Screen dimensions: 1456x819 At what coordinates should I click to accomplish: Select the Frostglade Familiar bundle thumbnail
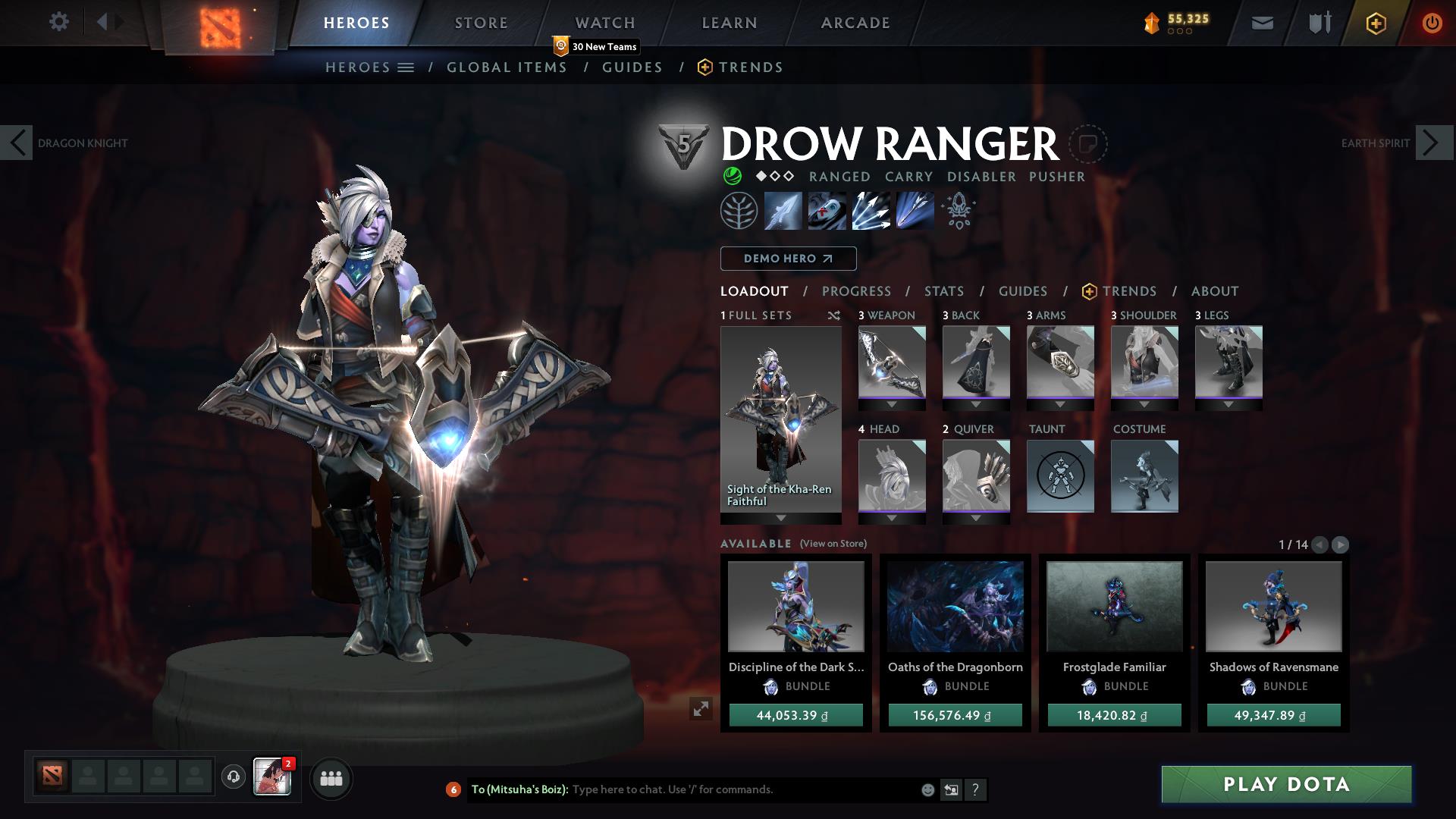pyautogui.click(x=1113, y=605)
